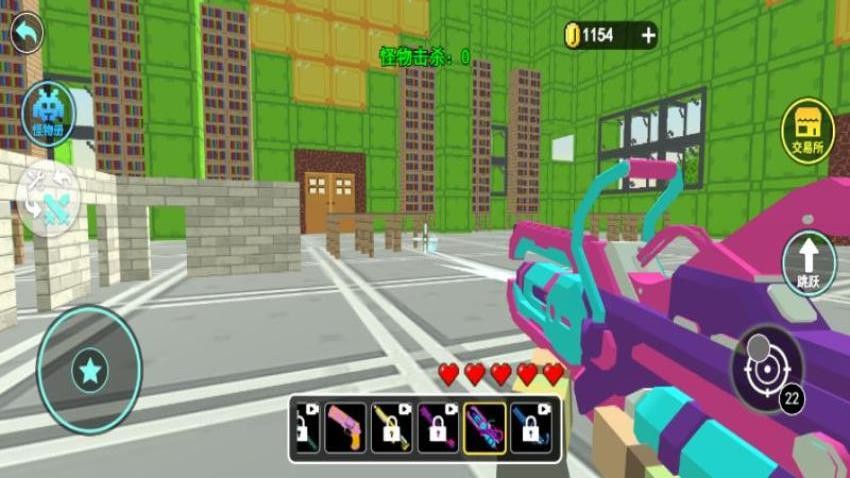Tap the 跳跃 jump arrow button
The image size is (850, 478).
pyautogui.click(x=808, y=262)
